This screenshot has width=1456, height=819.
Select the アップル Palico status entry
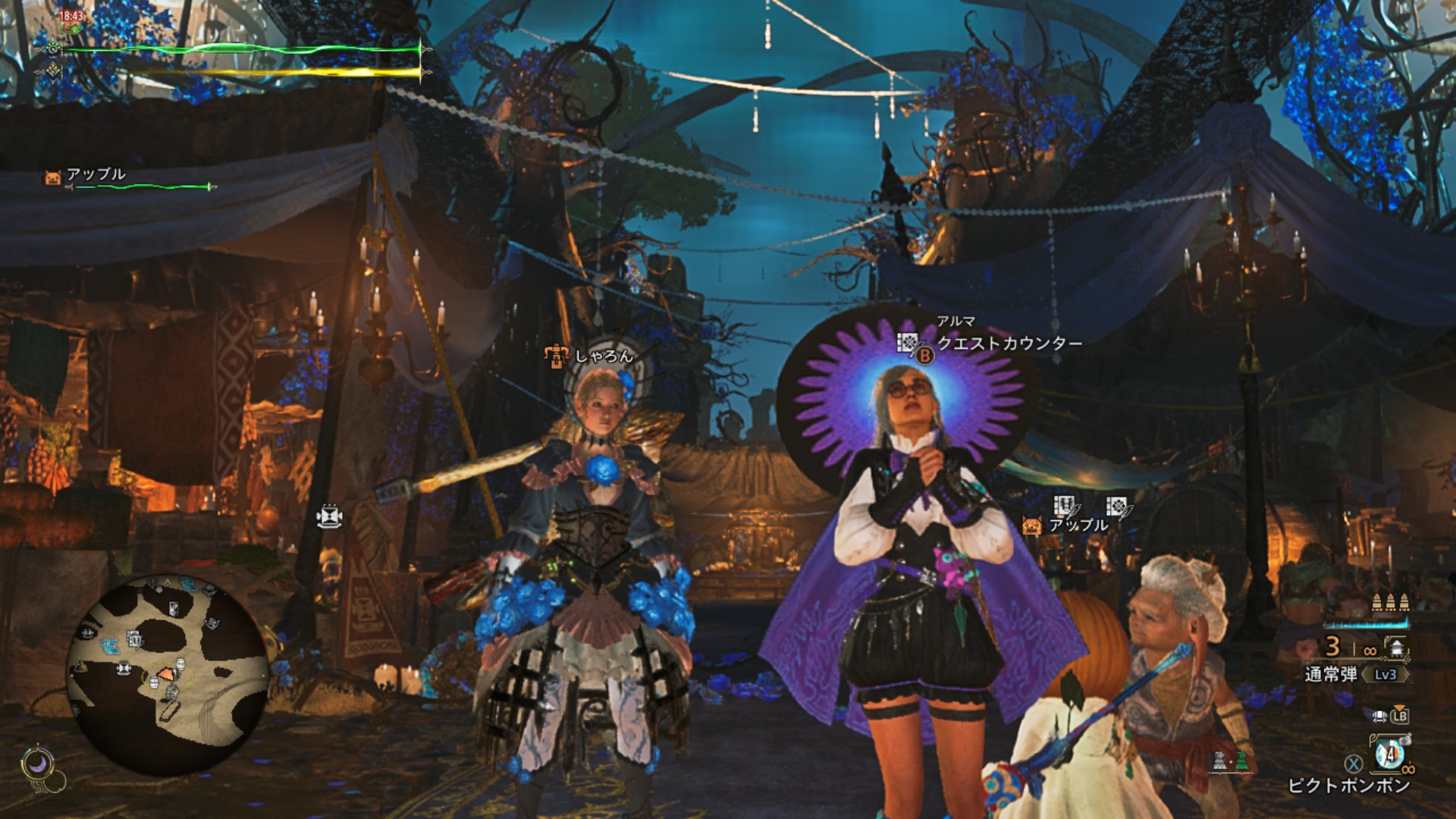[x=96, y=175]
